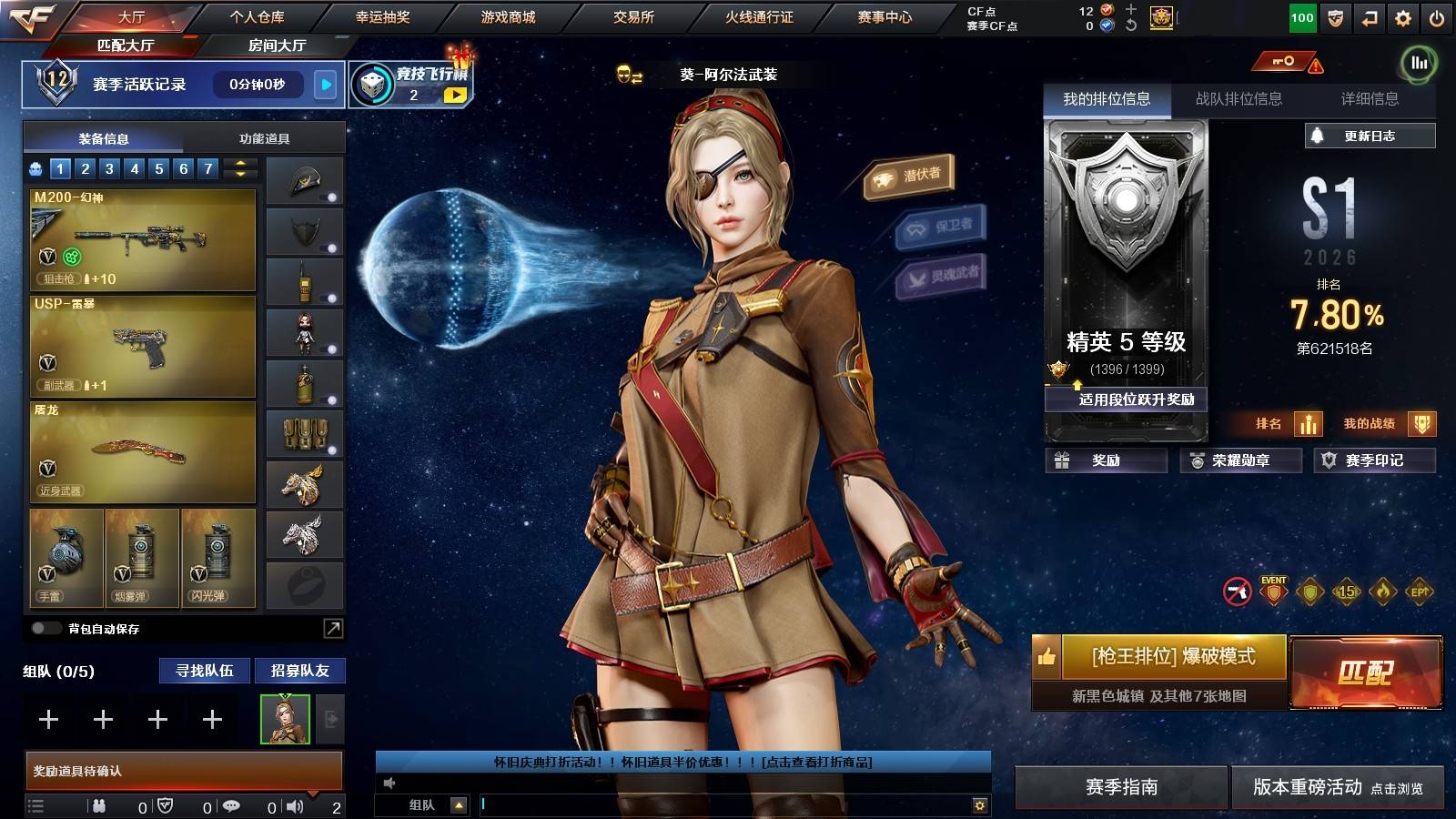Screen dimensions: 1456x819
Task: Select the M200-幻神 sniper rifle slot
Action: [x=143, y=239]
